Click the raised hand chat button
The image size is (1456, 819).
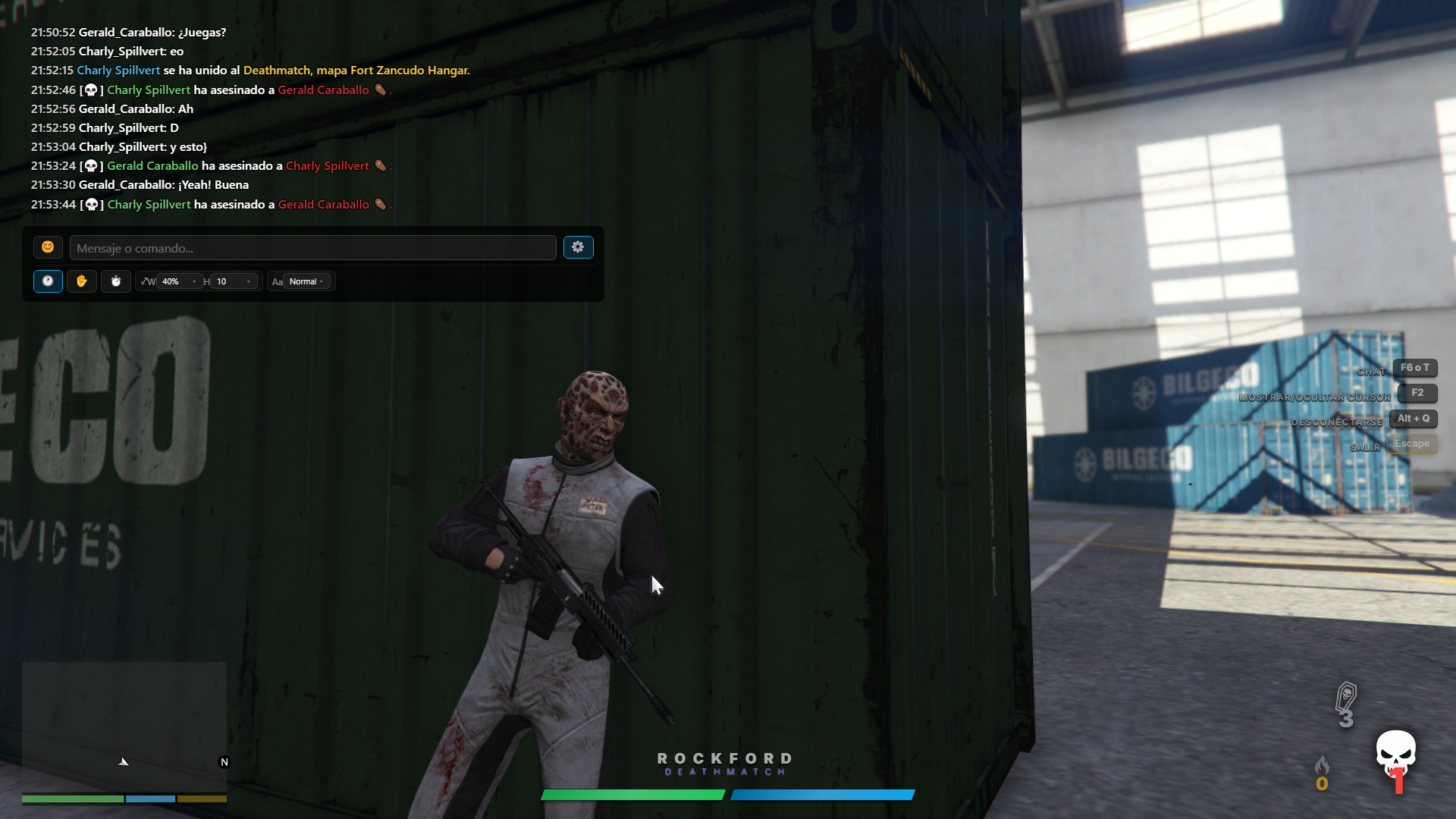tap(82, 281)
